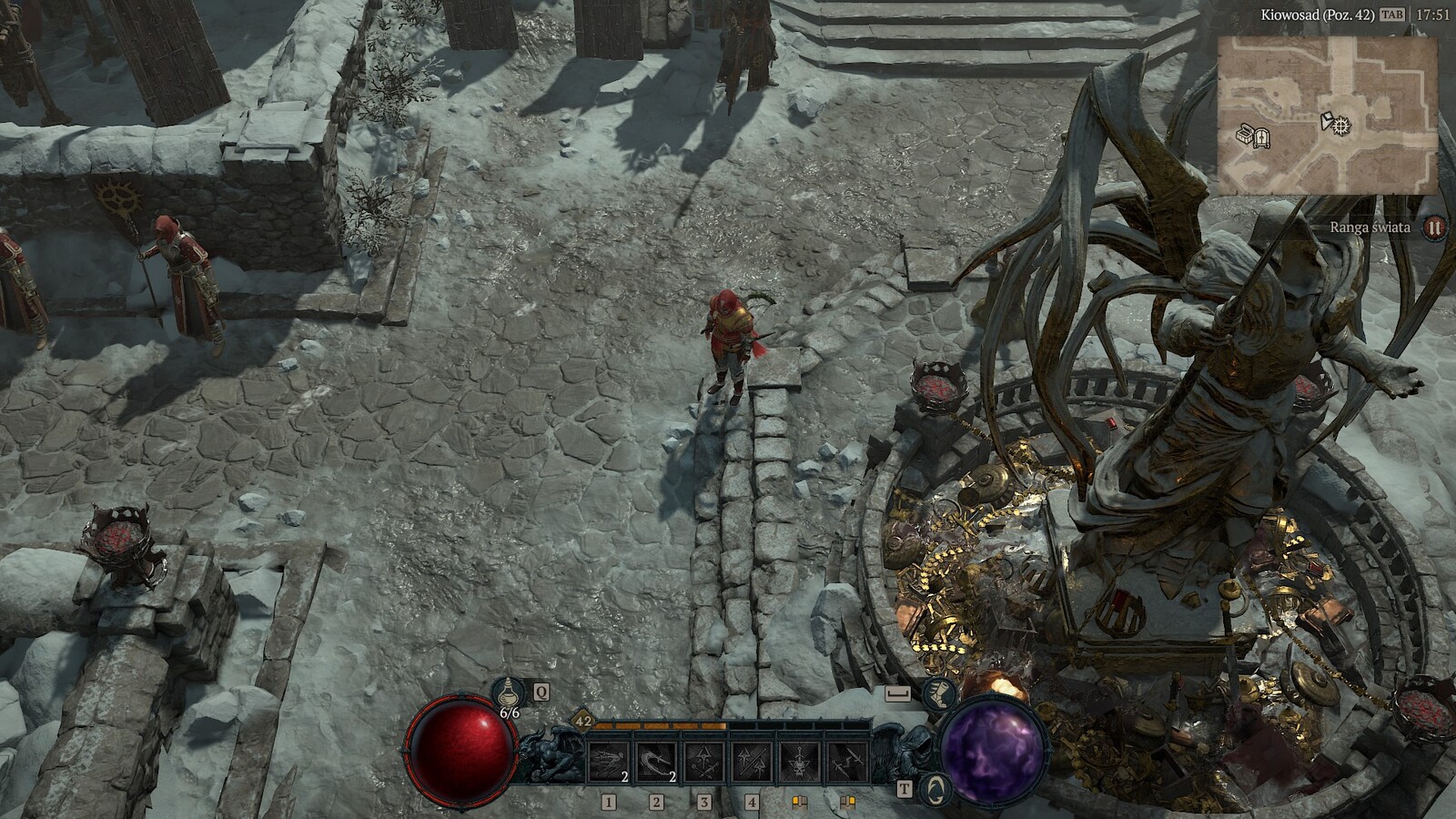1456x819 pixels.
Task: Click the spacebar bracket action icon
Action: click(897, 692)
